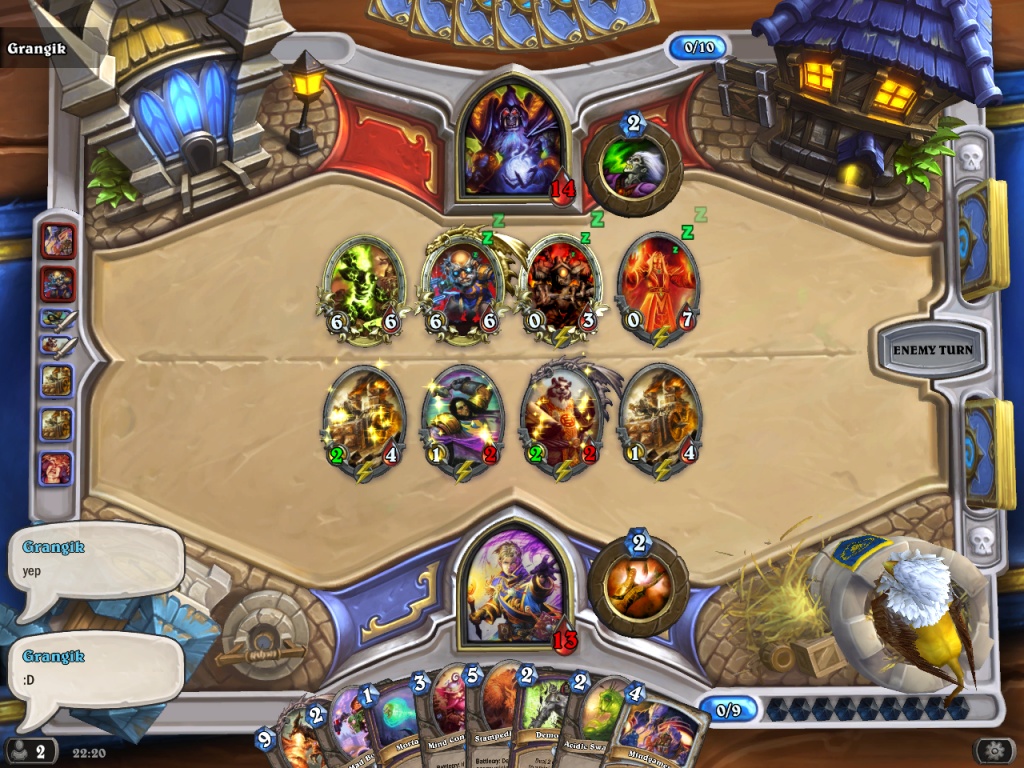Open the settings gear menu
Image resolution: width=1024 pixels, height=768 pixels.
(x=993, y=750)
